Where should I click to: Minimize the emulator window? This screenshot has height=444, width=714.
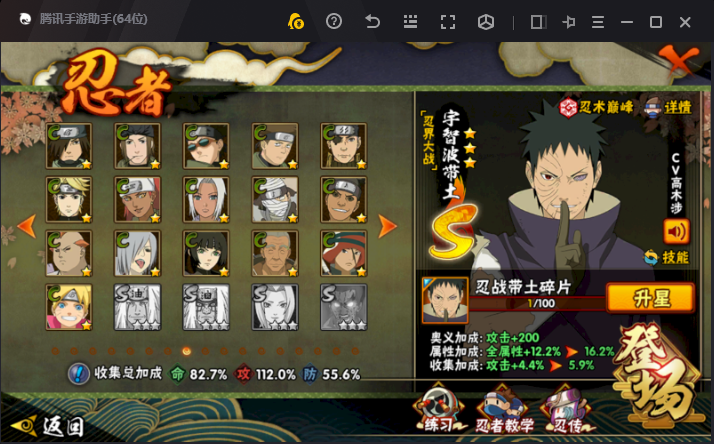625,22
